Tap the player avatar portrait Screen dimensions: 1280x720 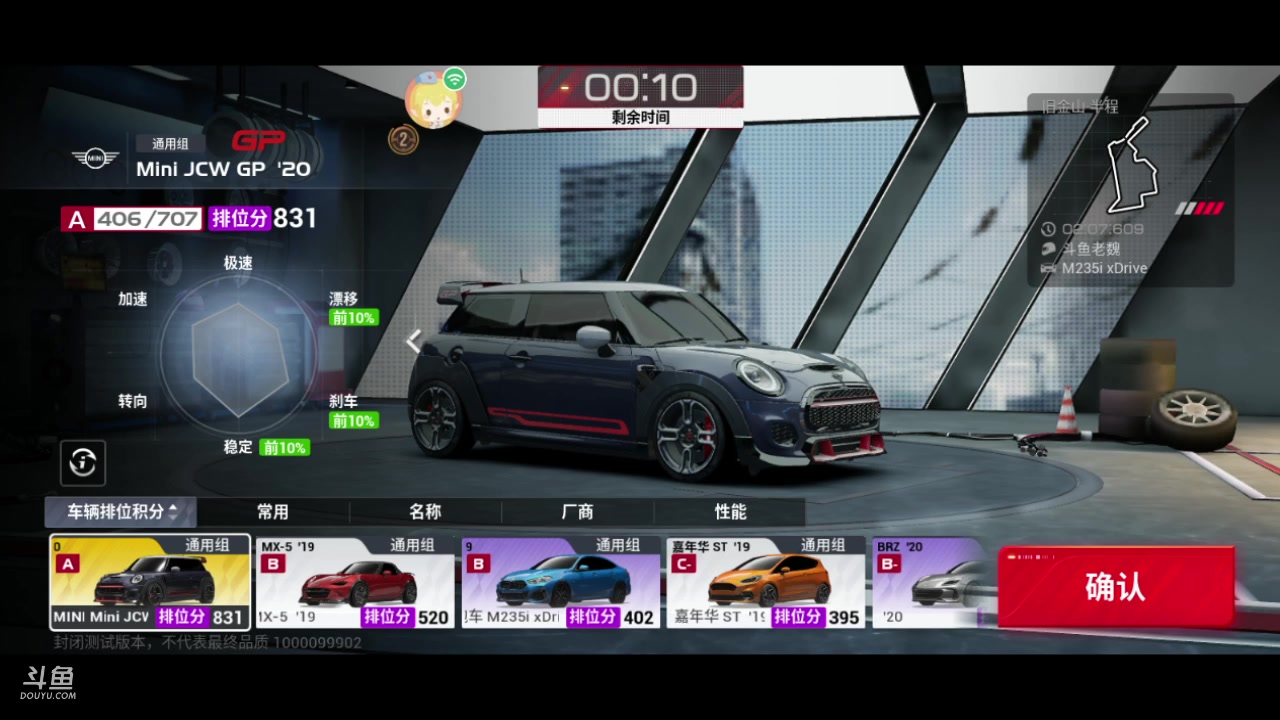(x=433, y=102)
